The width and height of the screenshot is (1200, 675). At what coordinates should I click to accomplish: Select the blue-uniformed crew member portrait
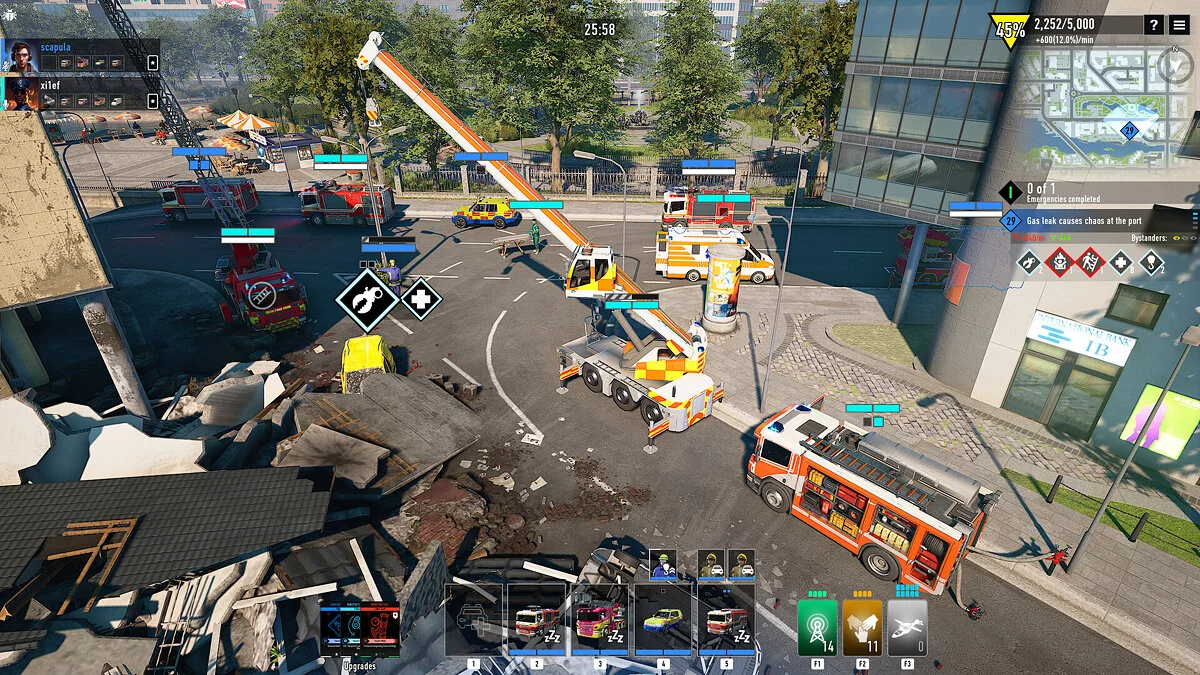662,564
